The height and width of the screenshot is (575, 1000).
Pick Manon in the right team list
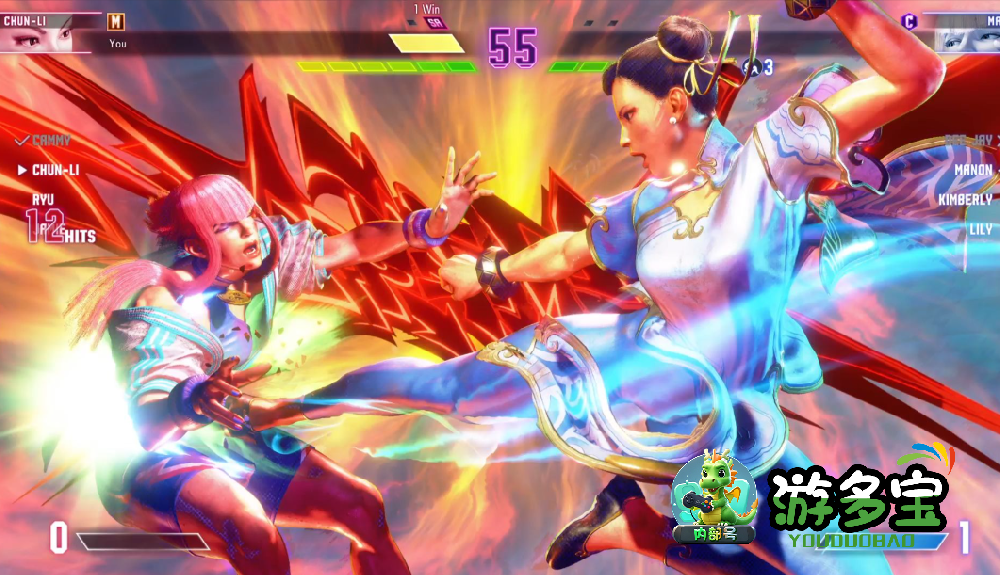[x=972, y=170]
